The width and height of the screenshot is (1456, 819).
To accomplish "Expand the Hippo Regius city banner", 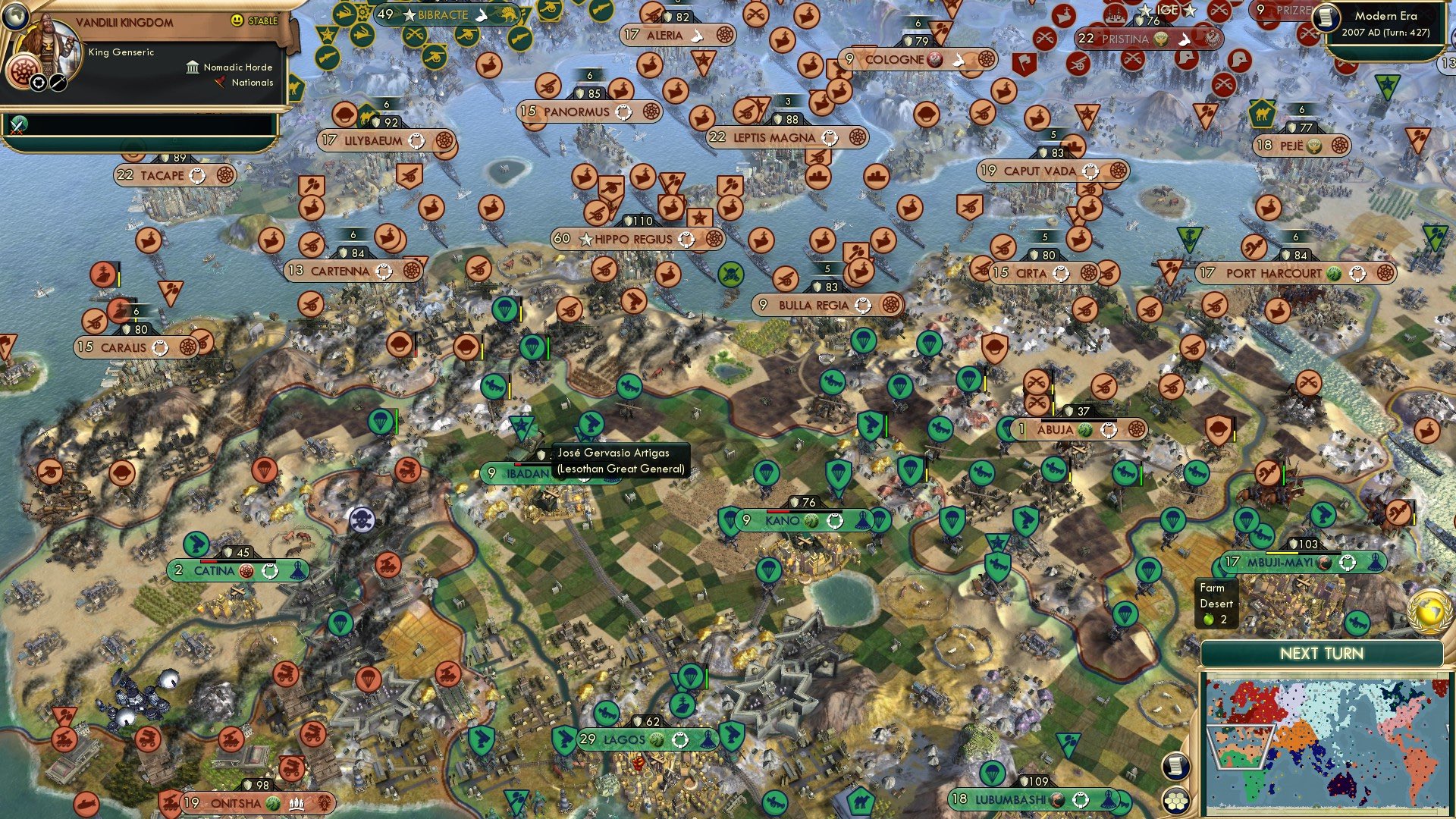I will pos(633,239).
